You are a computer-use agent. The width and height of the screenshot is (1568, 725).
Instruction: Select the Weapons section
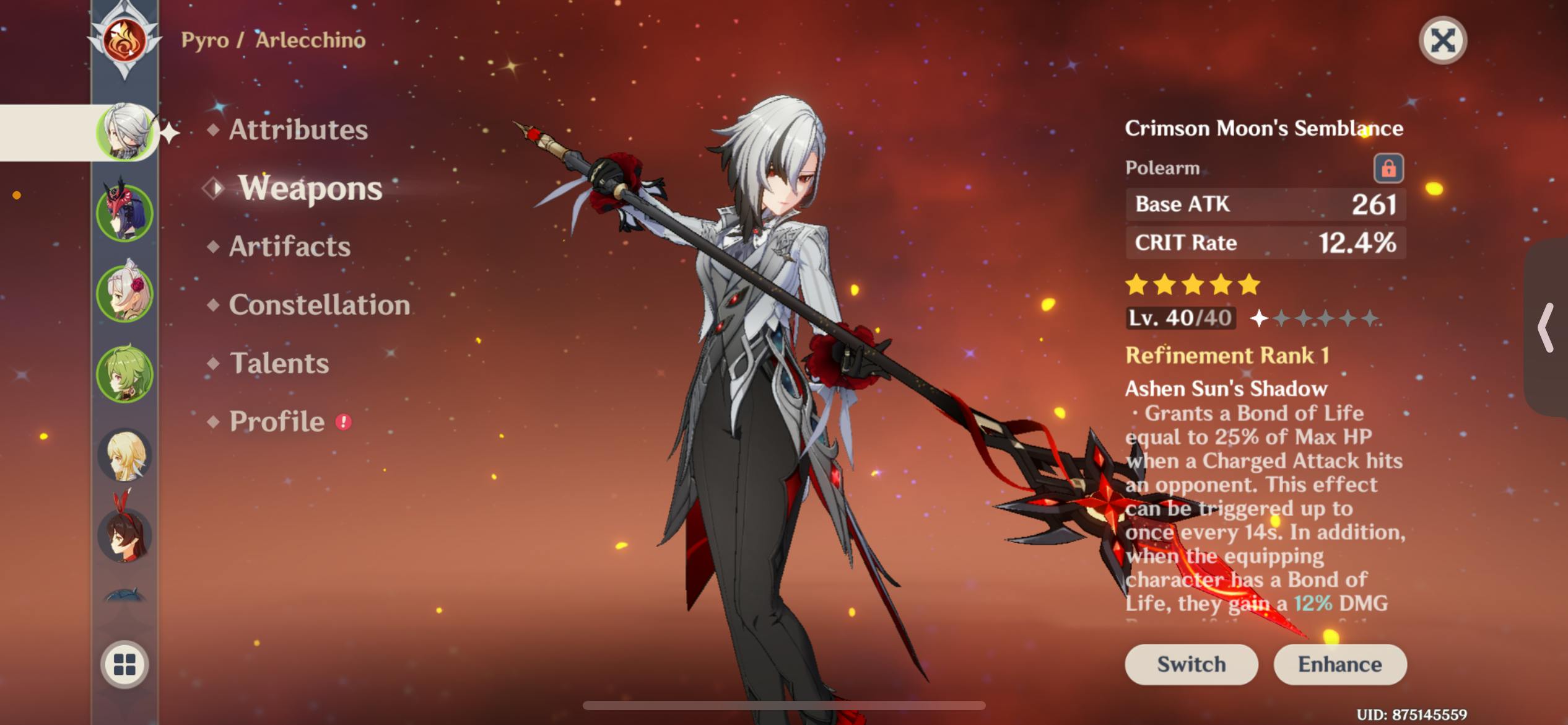[310, 188]
